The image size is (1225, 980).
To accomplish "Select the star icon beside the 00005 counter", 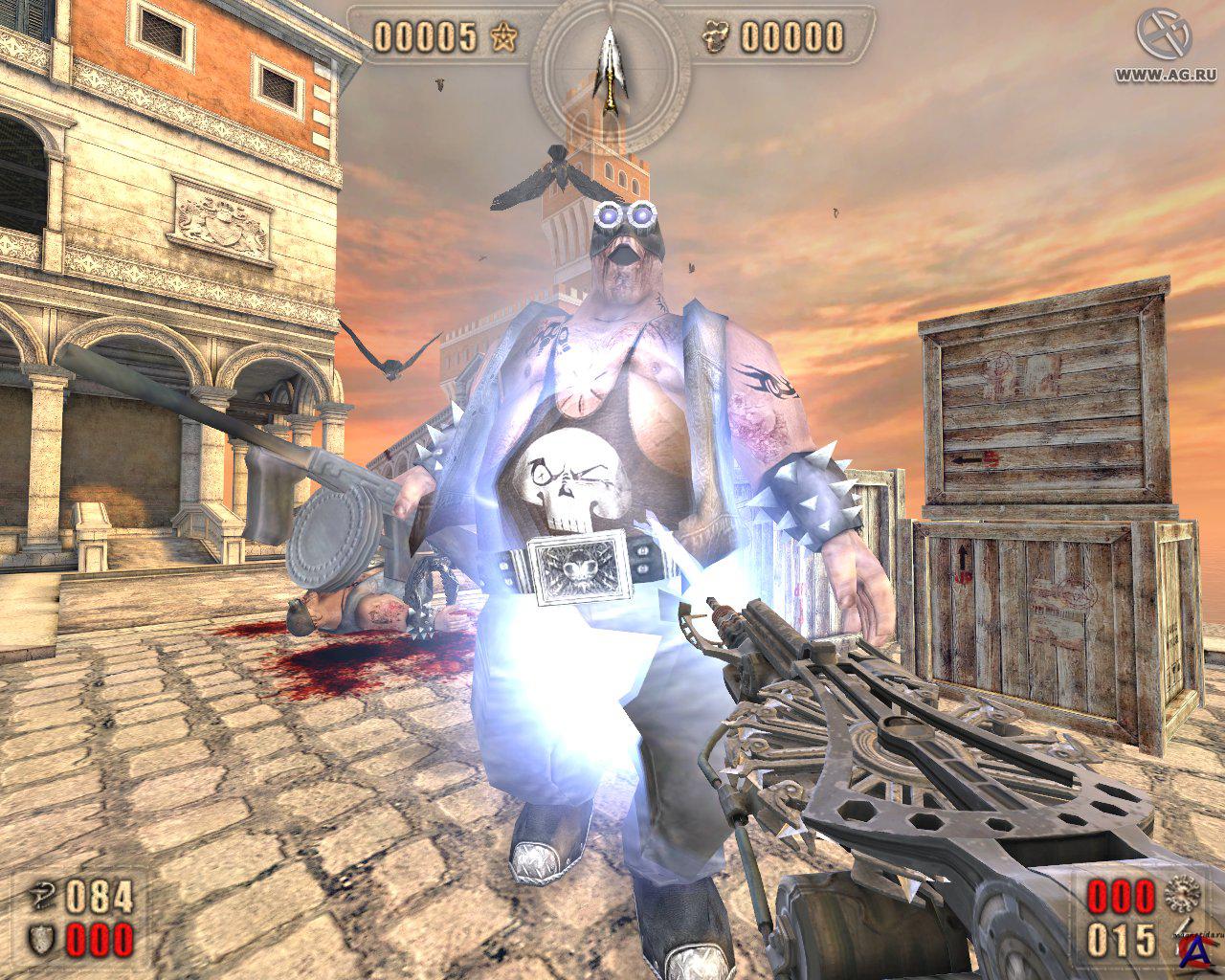I will click(502, 37).
